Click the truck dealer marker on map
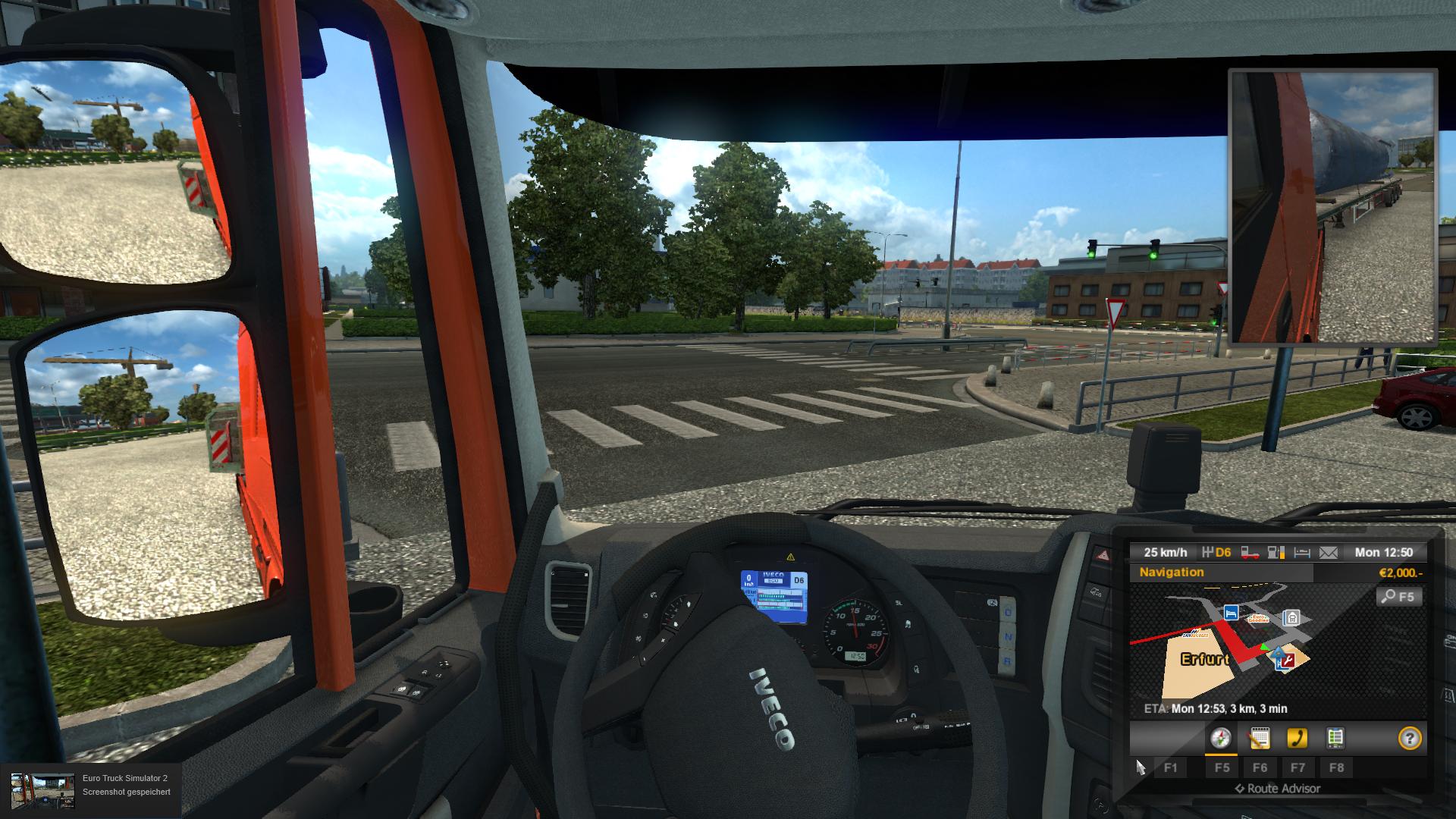This screenshot has width=1456, height=819. point(1291,618)
